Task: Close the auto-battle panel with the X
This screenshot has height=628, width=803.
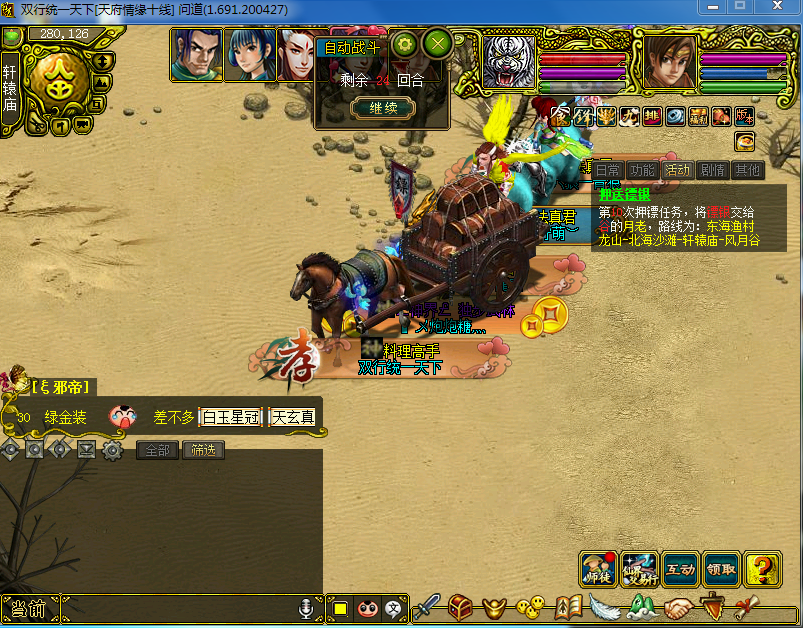Action: click(438, 44)
